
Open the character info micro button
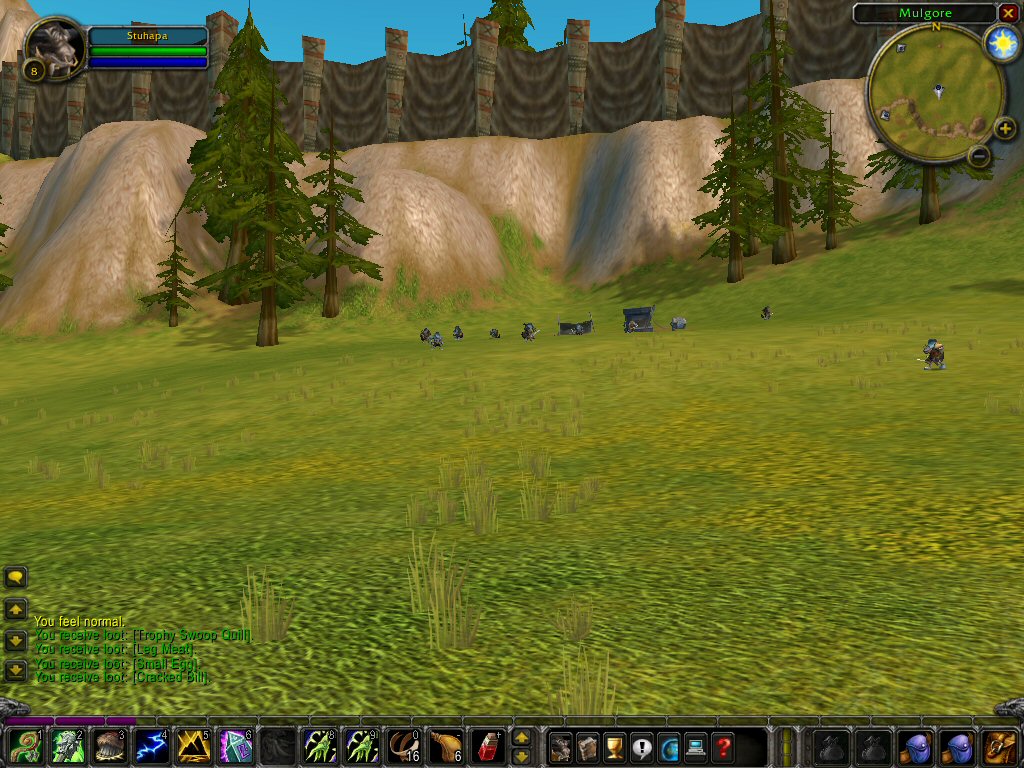[x=561, y=746]
